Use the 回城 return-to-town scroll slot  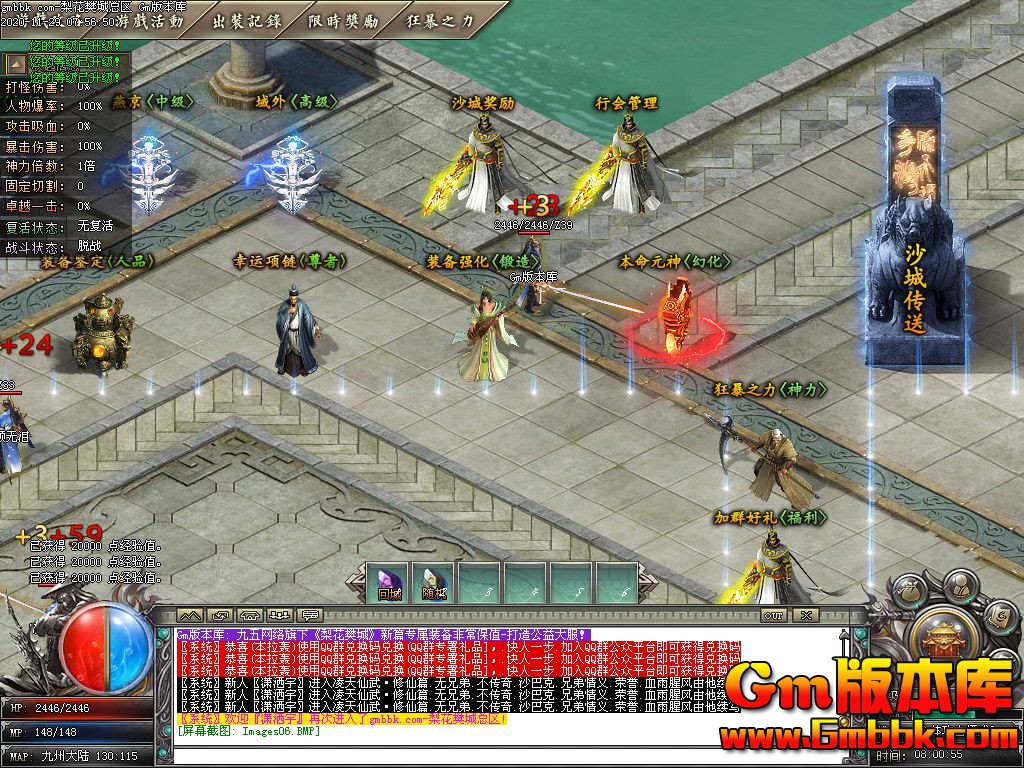point(388,585)
